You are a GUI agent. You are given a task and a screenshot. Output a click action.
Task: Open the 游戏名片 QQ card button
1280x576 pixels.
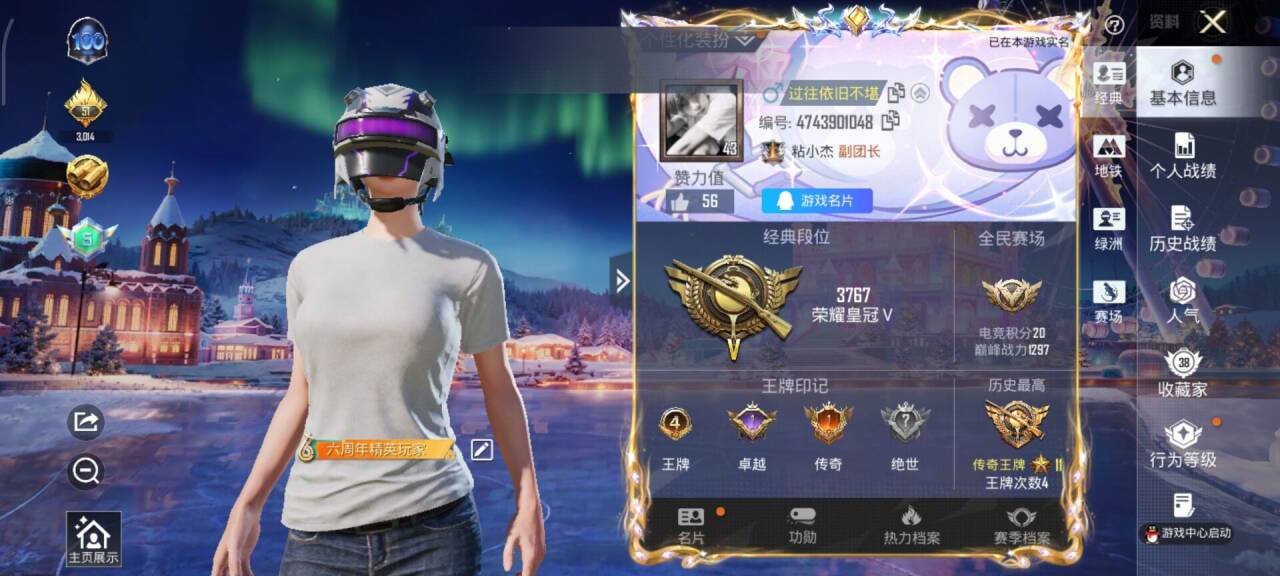pos(816,201)
